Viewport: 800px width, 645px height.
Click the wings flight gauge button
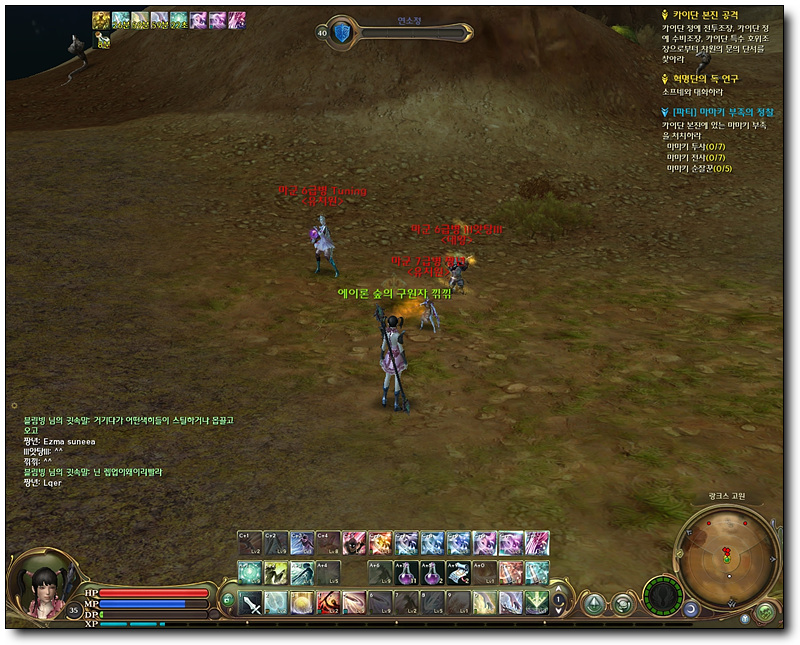pyautogui.click(x=660, y=597)
